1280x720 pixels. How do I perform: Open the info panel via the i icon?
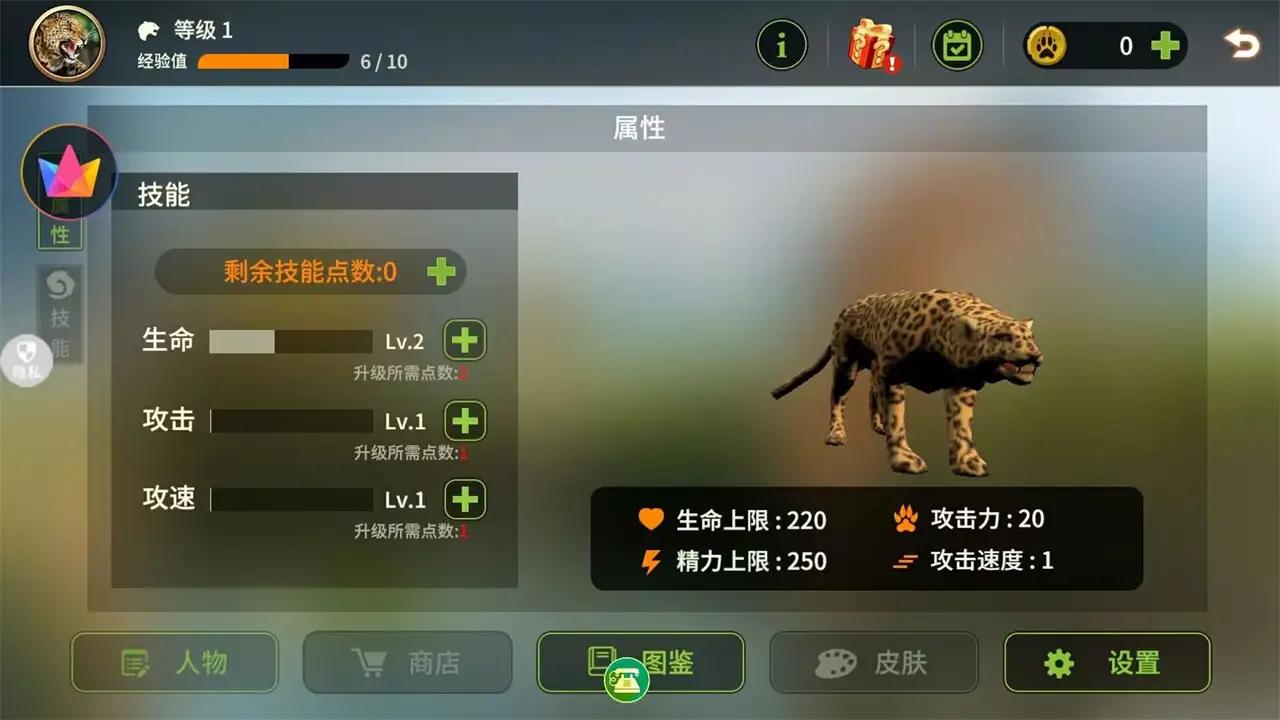click(x=783, y=44)
